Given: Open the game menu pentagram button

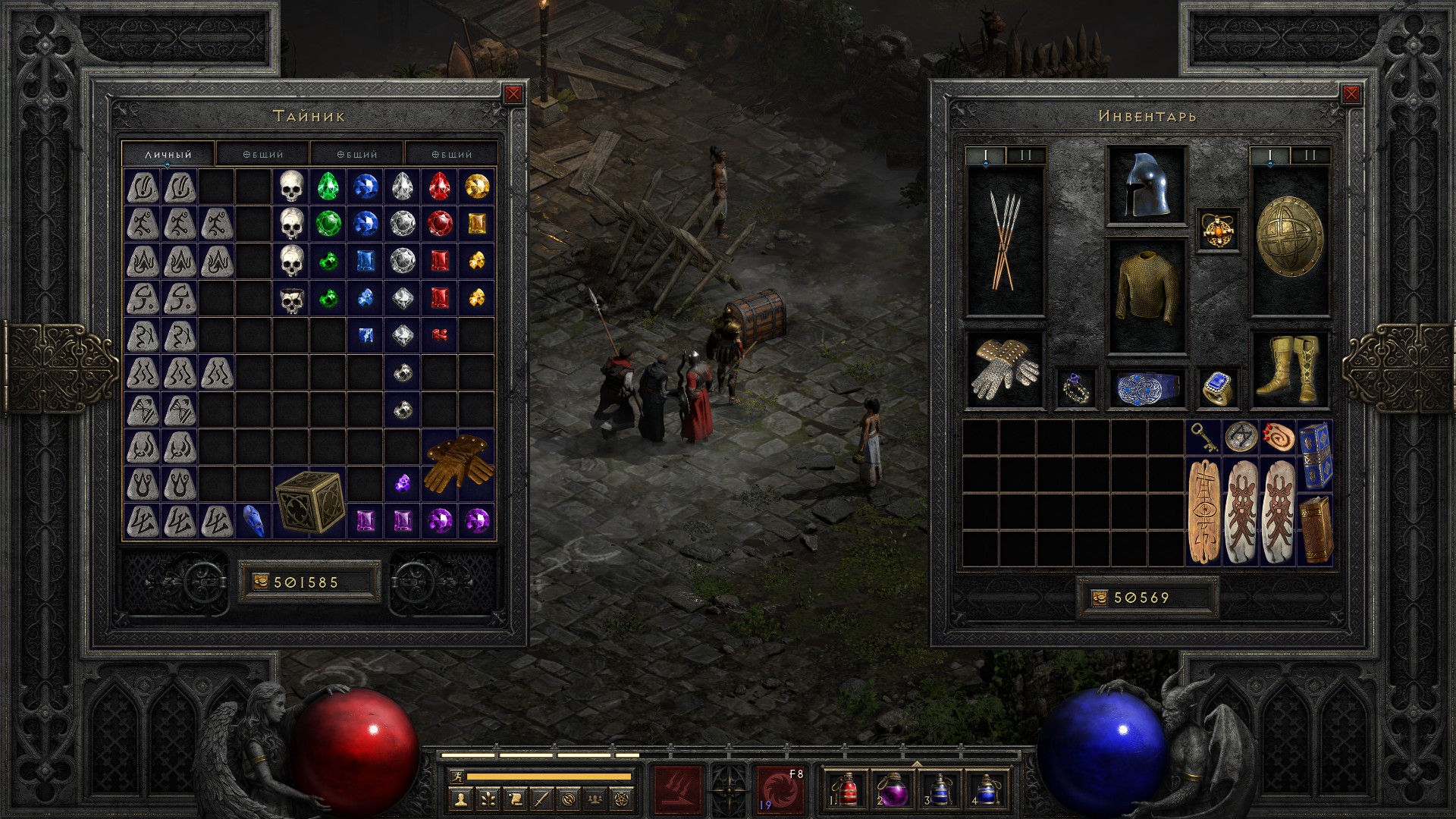Looking at the screenshot, I should (623, 799).
